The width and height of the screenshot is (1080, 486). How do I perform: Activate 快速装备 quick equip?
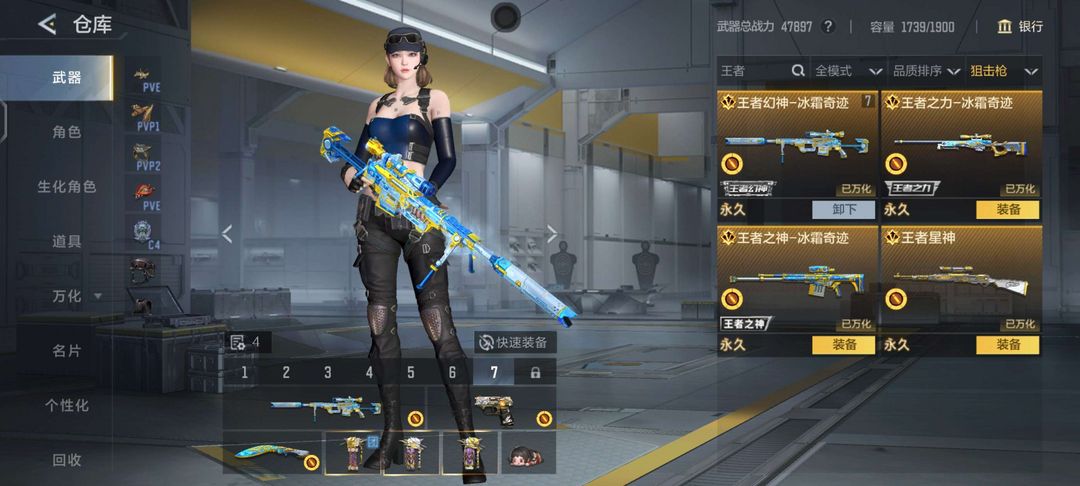514,342
